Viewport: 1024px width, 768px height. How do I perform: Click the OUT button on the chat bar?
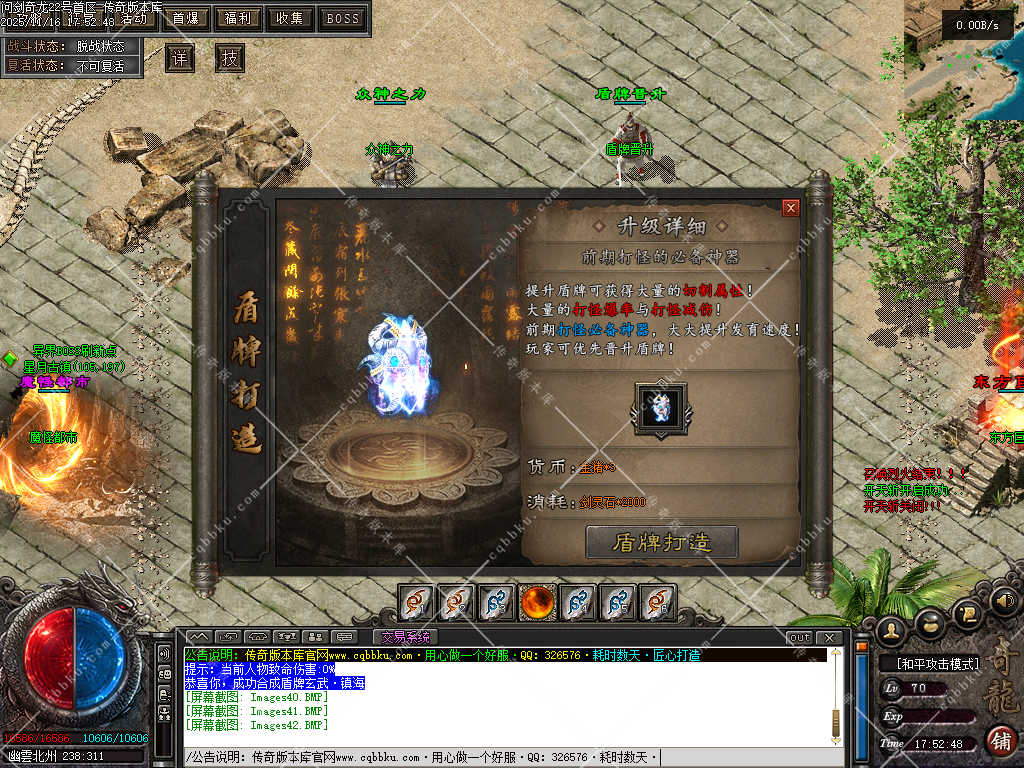point(799,637)
